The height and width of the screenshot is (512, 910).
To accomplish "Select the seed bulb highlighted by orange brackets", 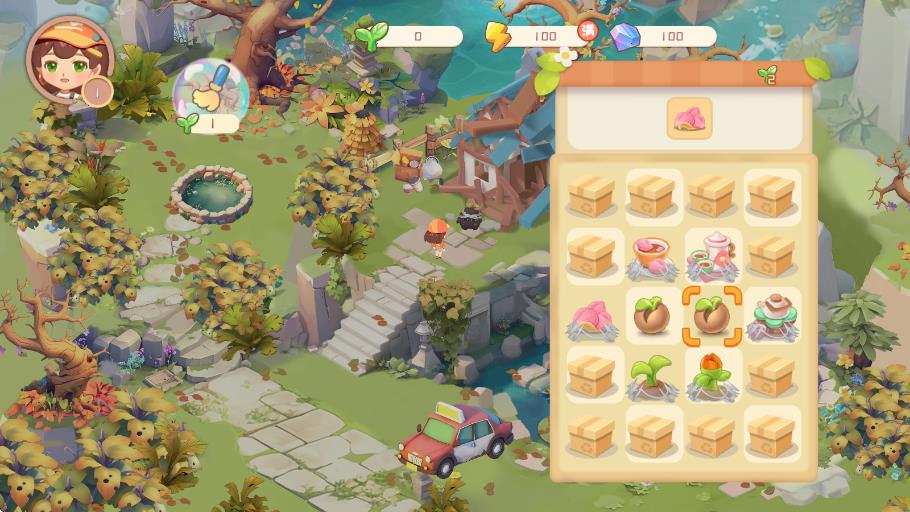I will click(711, 314).
